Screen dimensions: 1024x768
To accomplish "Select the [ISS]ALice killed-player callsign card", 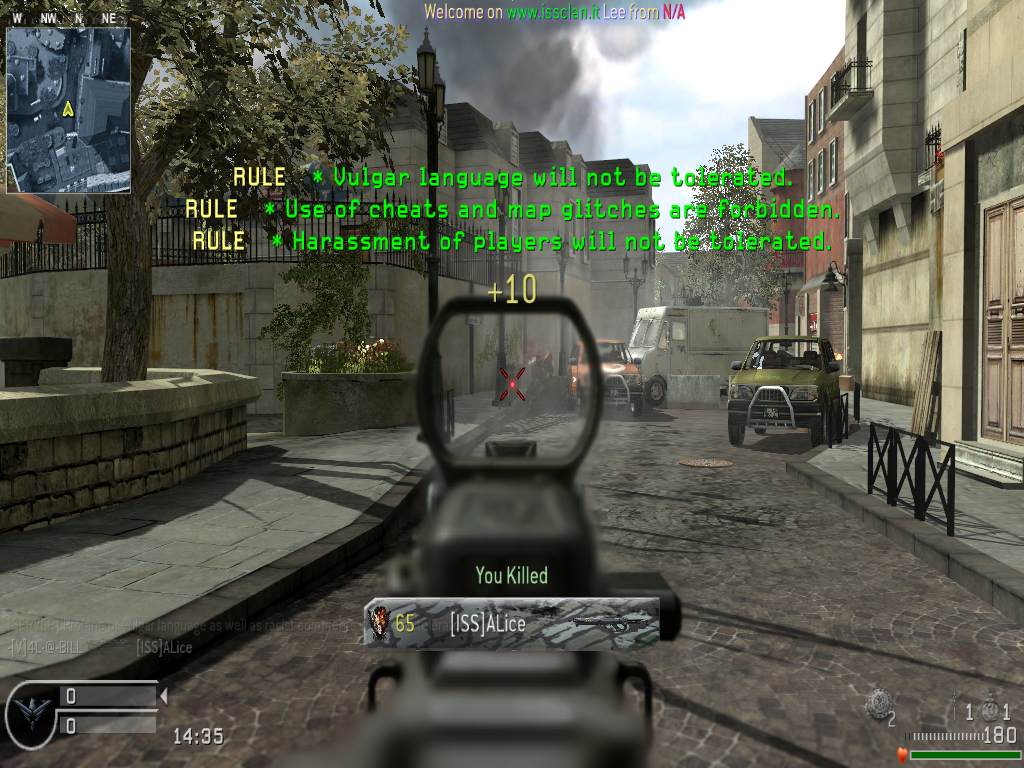I will pos(511,624).
